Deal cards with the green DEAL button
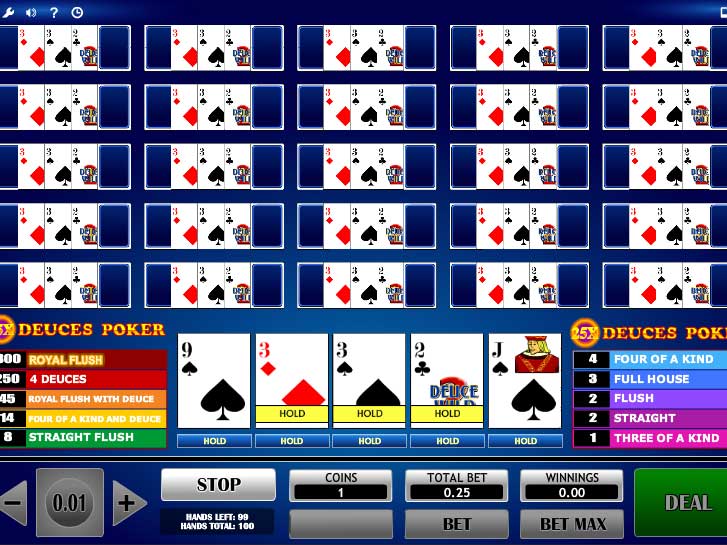Screen dimensions: 727x545 click(685, 502)
